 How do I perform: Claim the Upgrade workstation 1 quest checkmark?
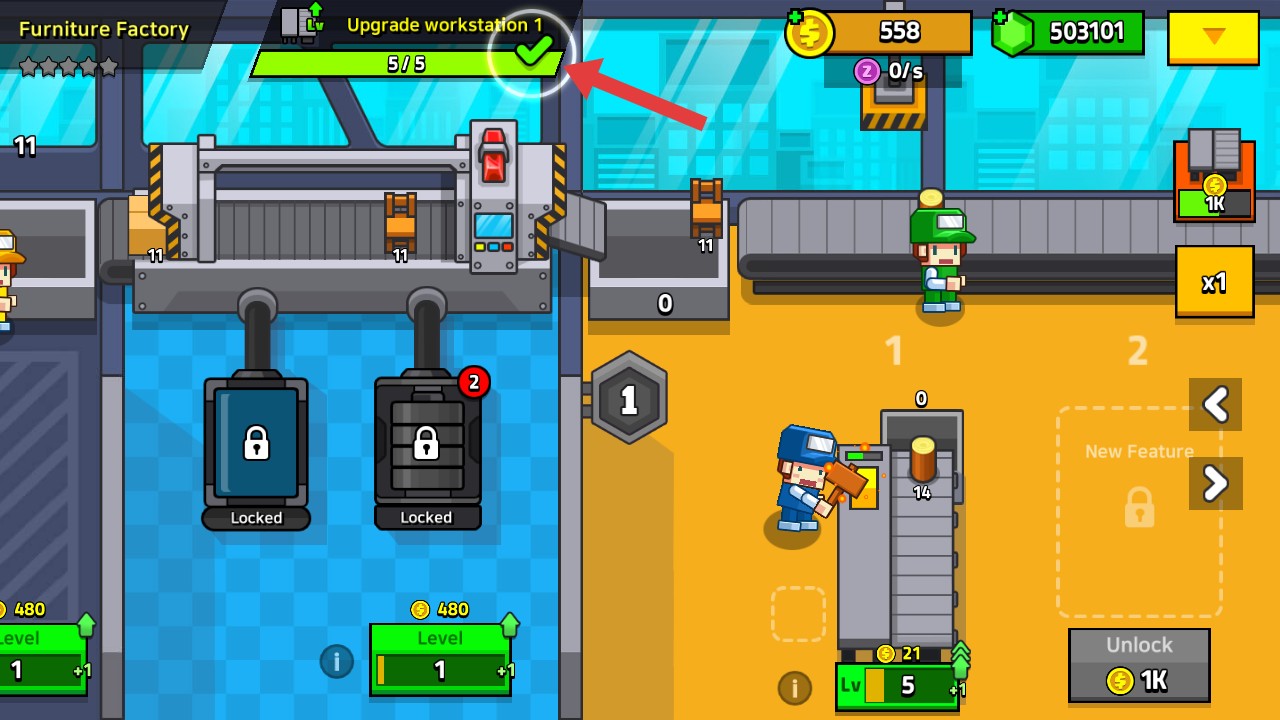click(533, 51)
